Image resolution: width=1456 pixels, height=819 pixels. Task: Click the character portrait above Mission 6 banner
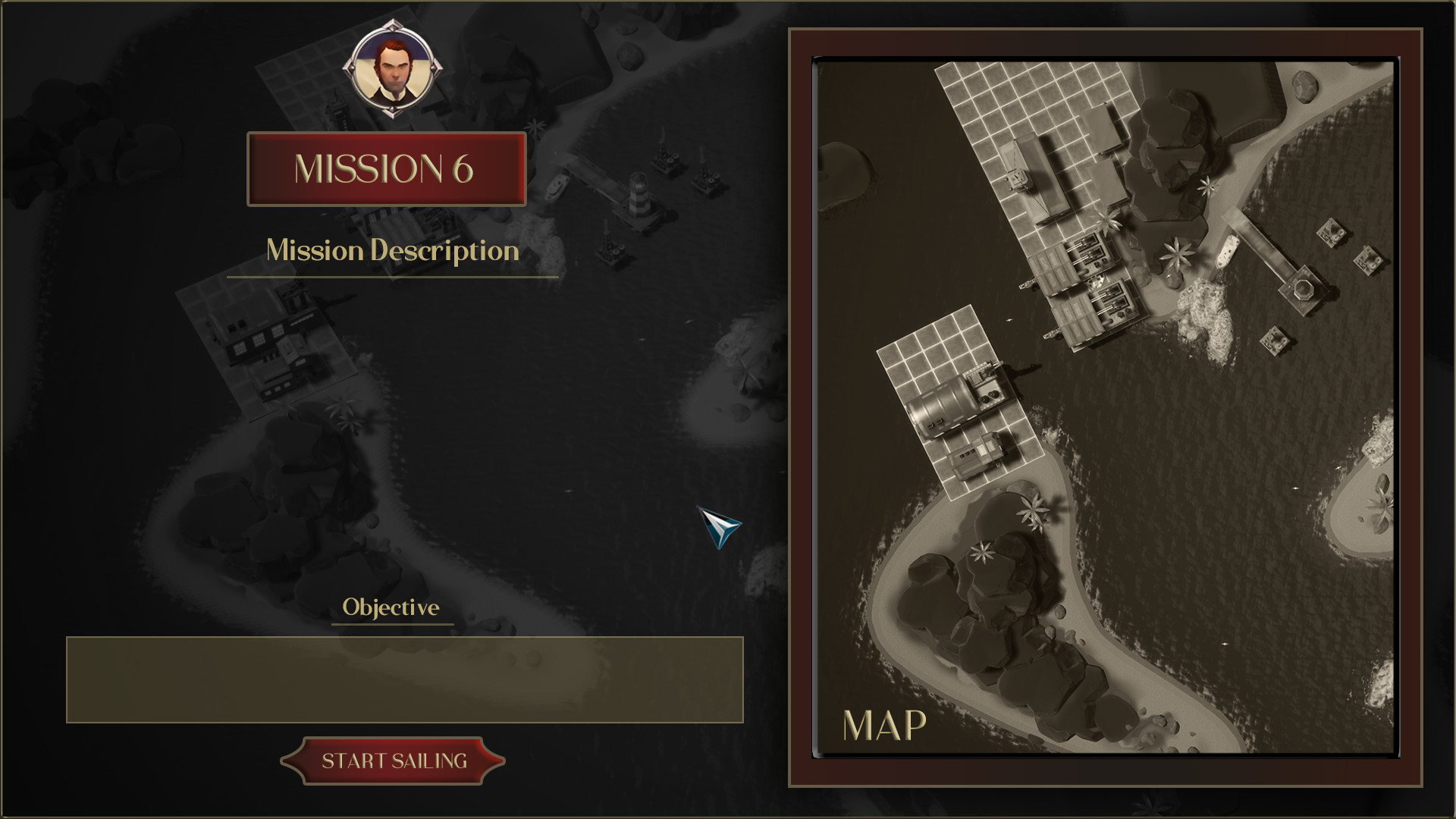(x=394, y=69)
